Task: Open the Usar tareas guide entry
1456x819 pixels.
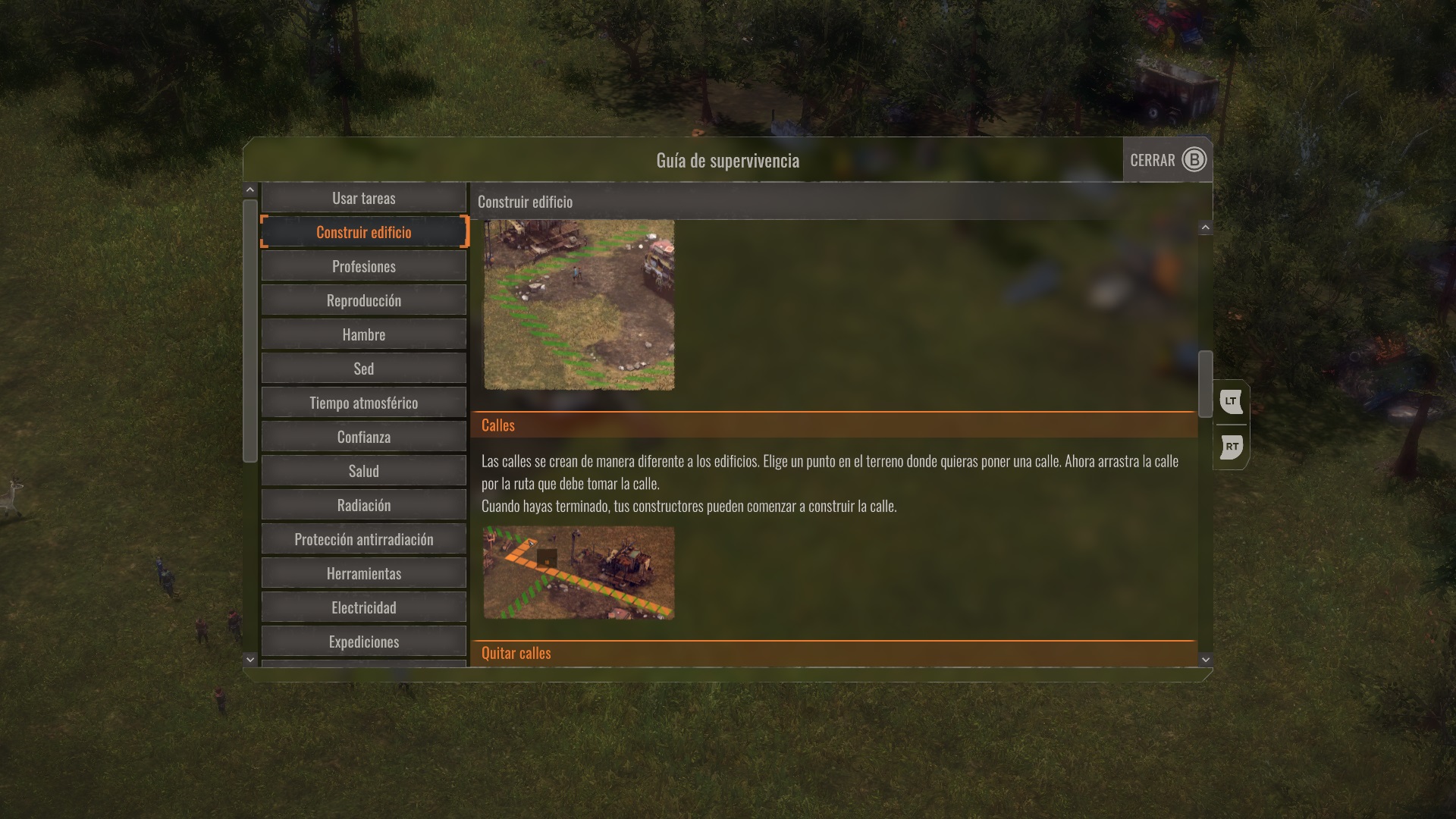Action: [363, 198]
